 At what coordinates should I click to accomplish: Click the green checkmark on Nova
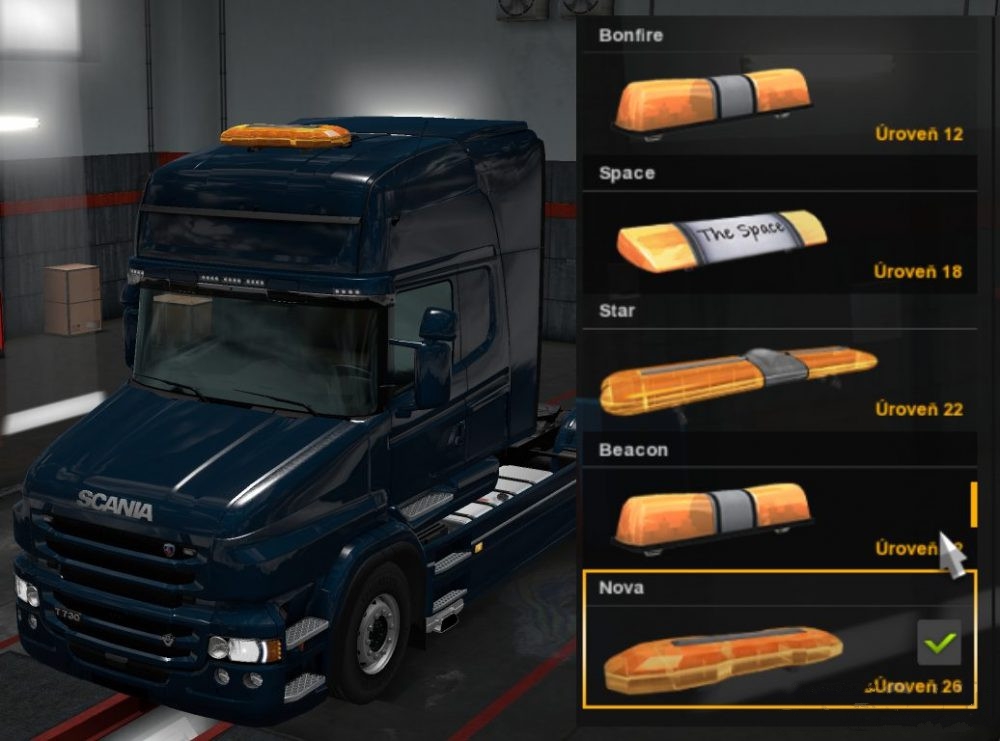938,643
